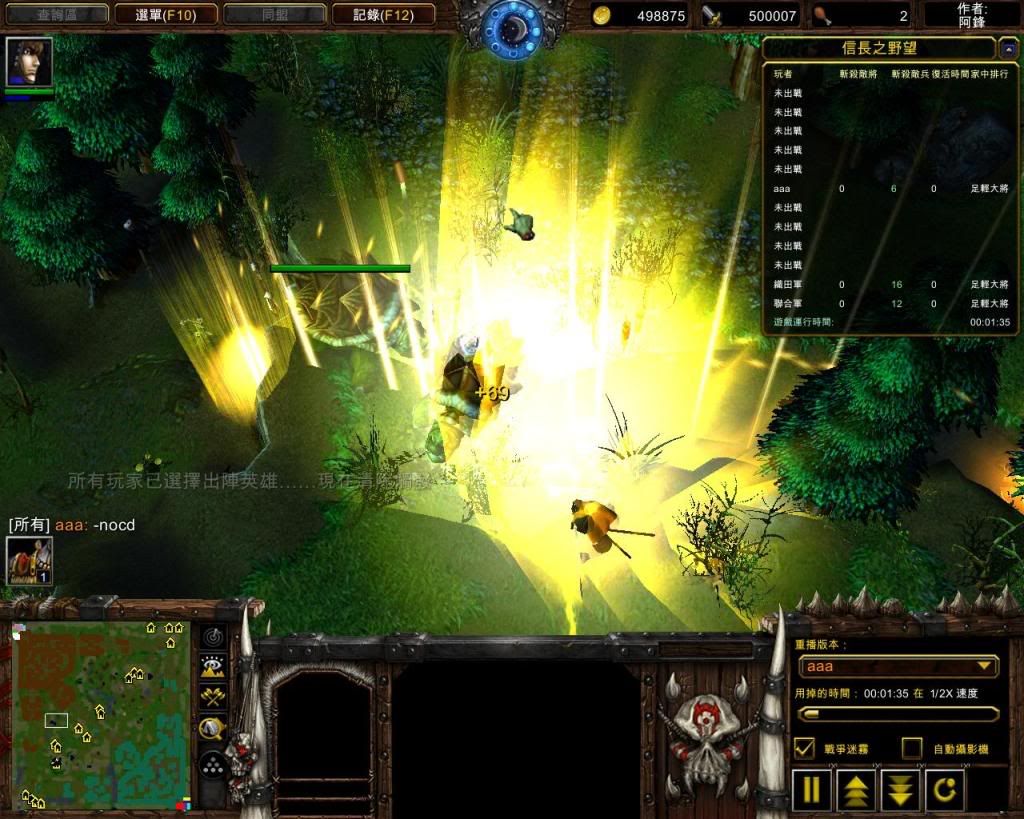Click the 查詢區 button
The image size is (1024, 819).
coord(56,14)
